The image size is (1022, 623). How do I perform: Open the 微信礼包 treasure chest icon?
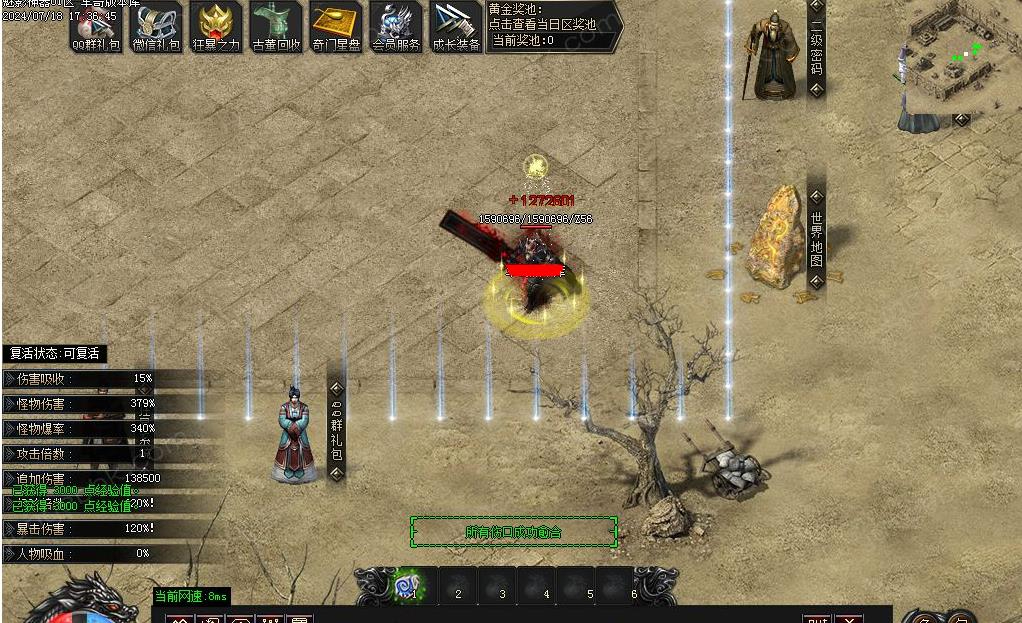[x=156, y=26]
